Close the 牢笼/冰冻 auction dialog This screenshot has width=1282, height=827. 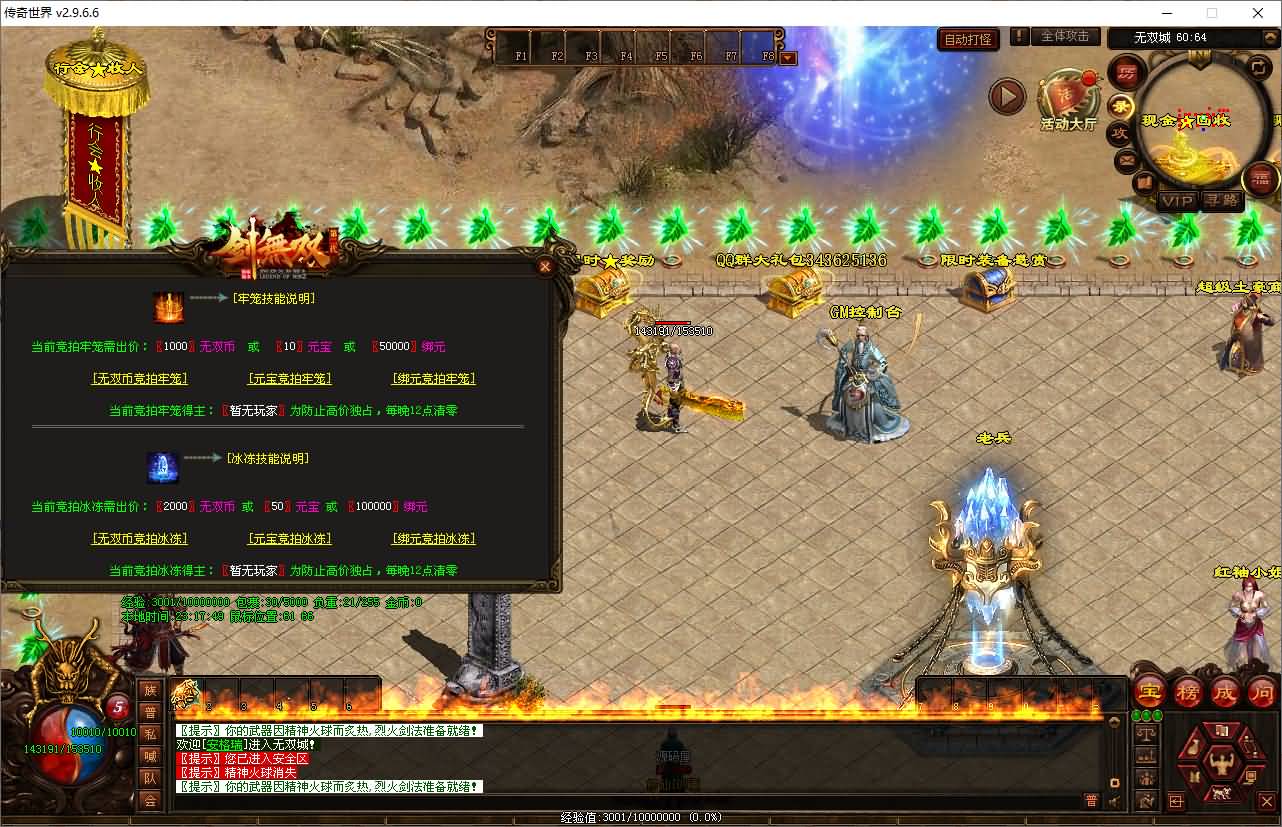545,266
